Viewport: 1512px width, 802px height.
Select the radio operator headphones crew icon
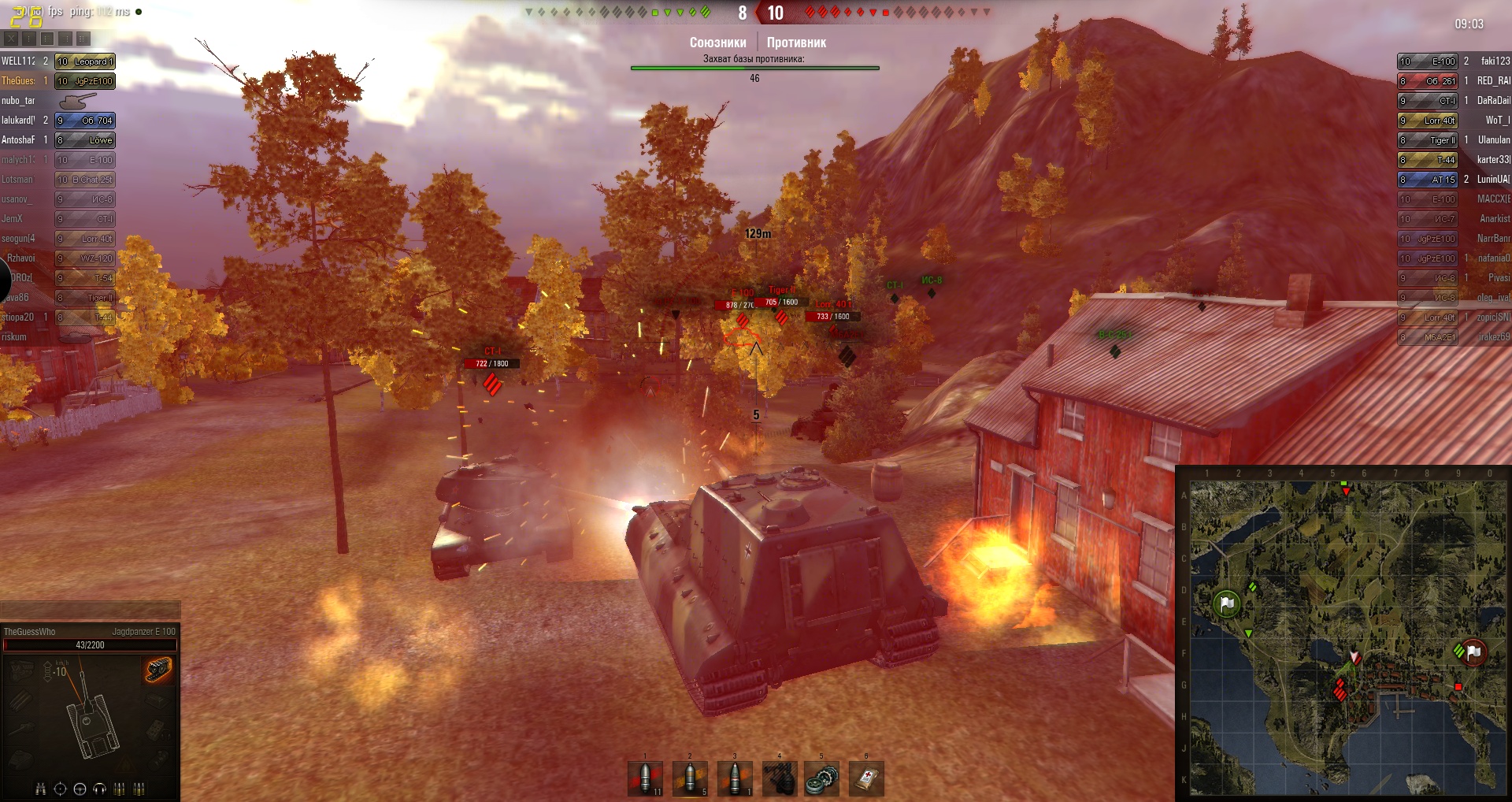[x=100, y=789]
